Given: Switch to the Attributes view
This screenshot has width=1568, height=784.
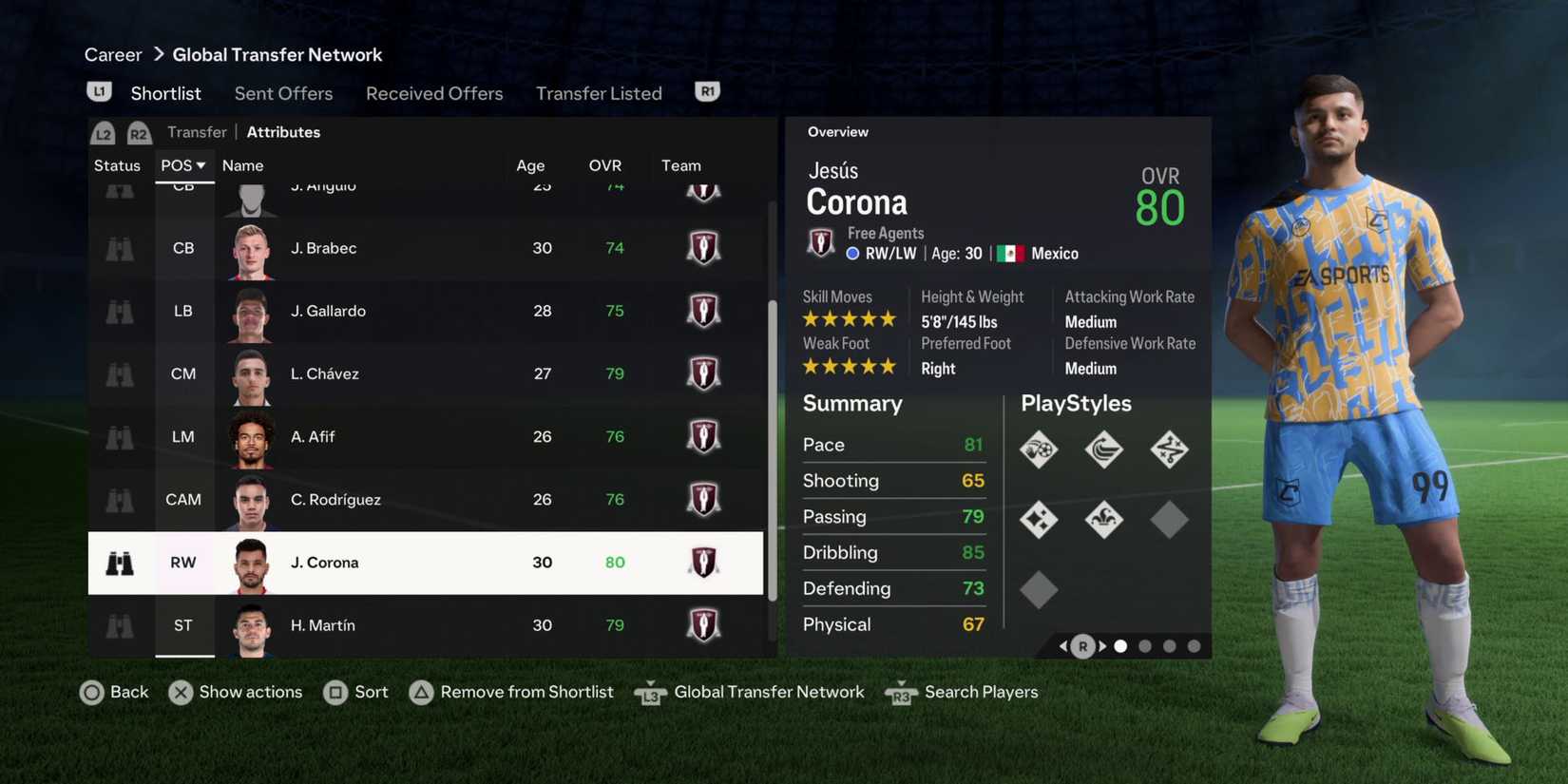Looking at the screenshot, I should (283, 131).
